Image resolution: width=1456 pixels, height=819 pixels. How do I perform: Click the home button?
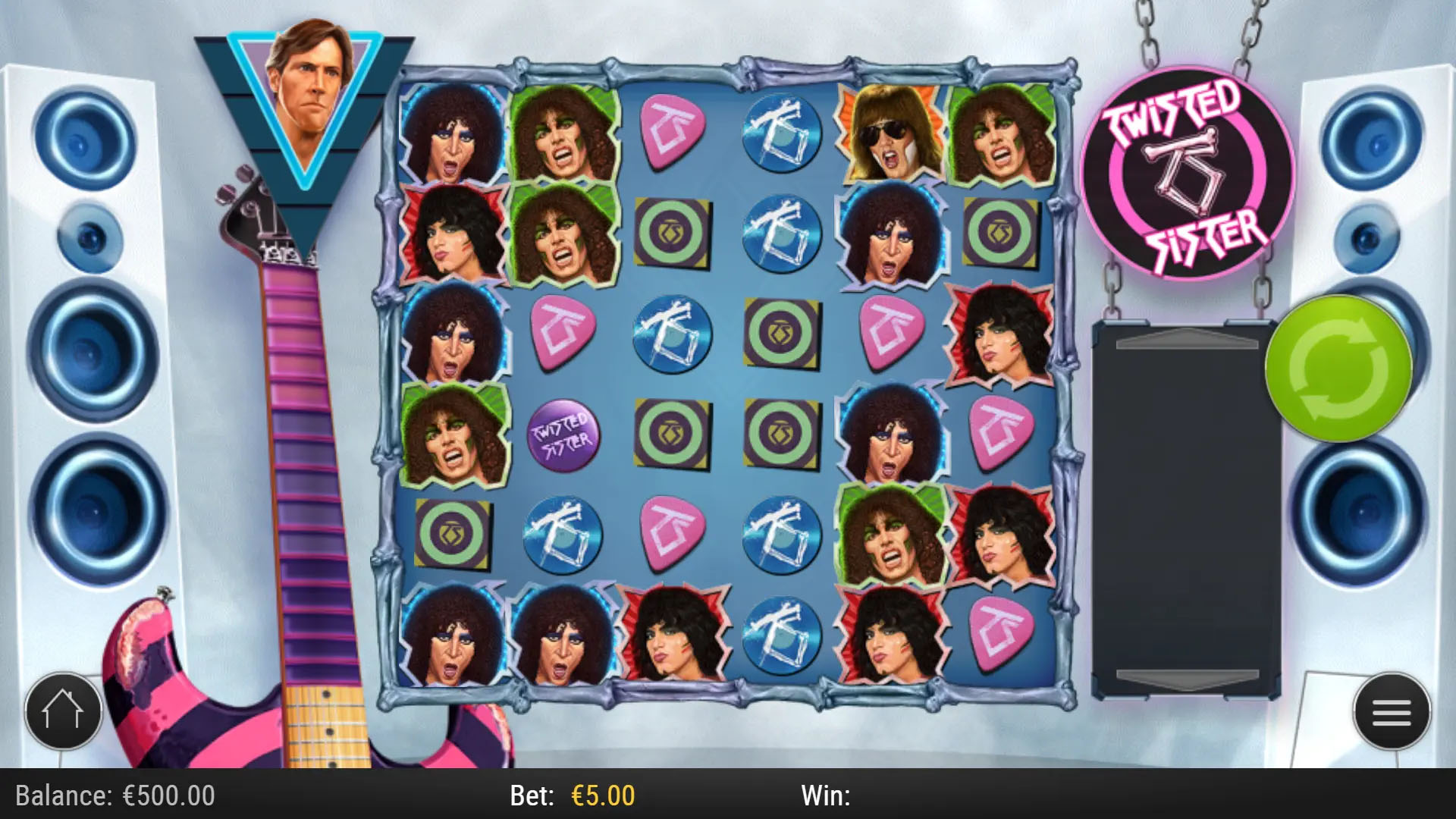click(x=64, y=711)
